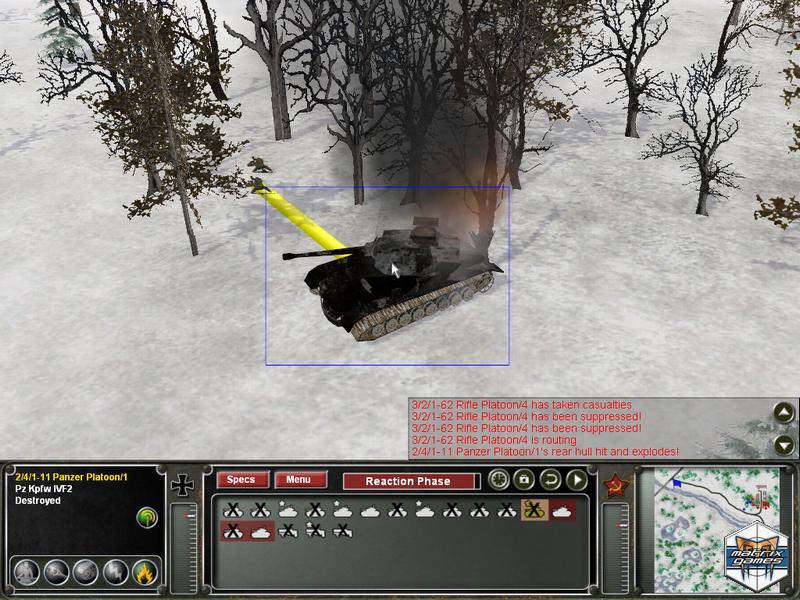Select the flame icon in unit panel
Viewport: 800px width, 600px height.
pos(144,572)
